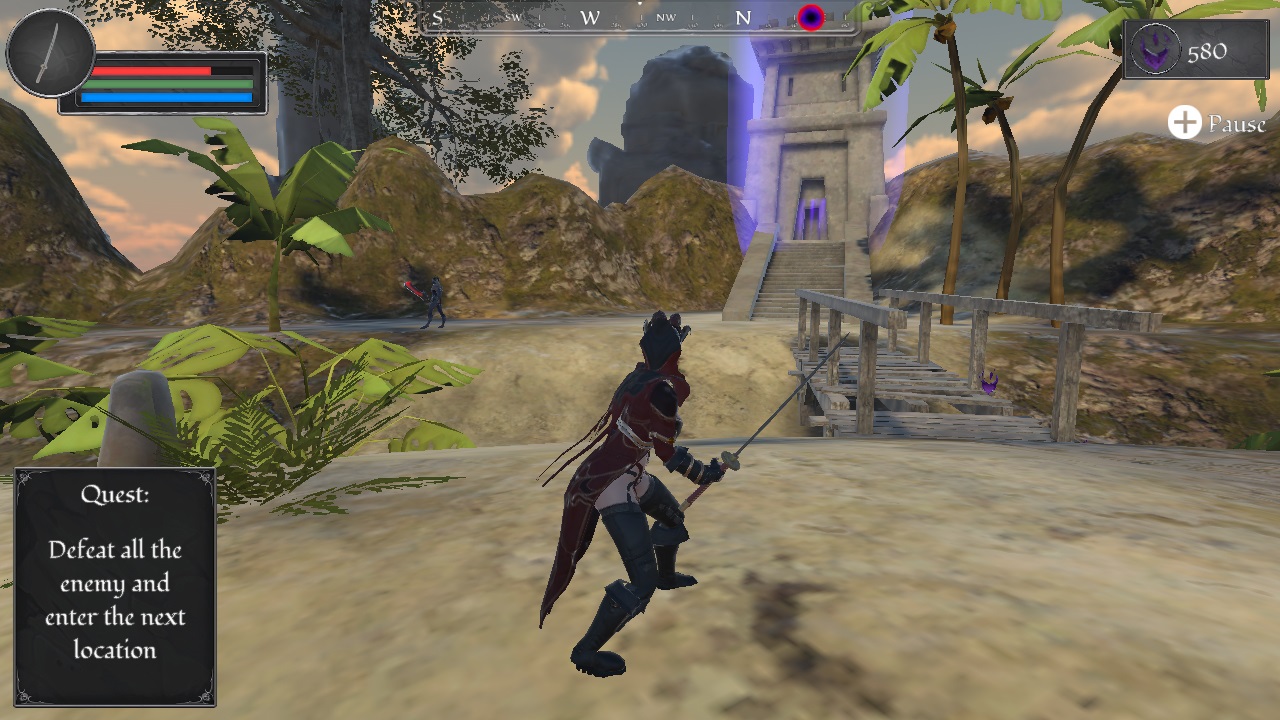
Task: Click the Pause label text
Action: 1236,125
